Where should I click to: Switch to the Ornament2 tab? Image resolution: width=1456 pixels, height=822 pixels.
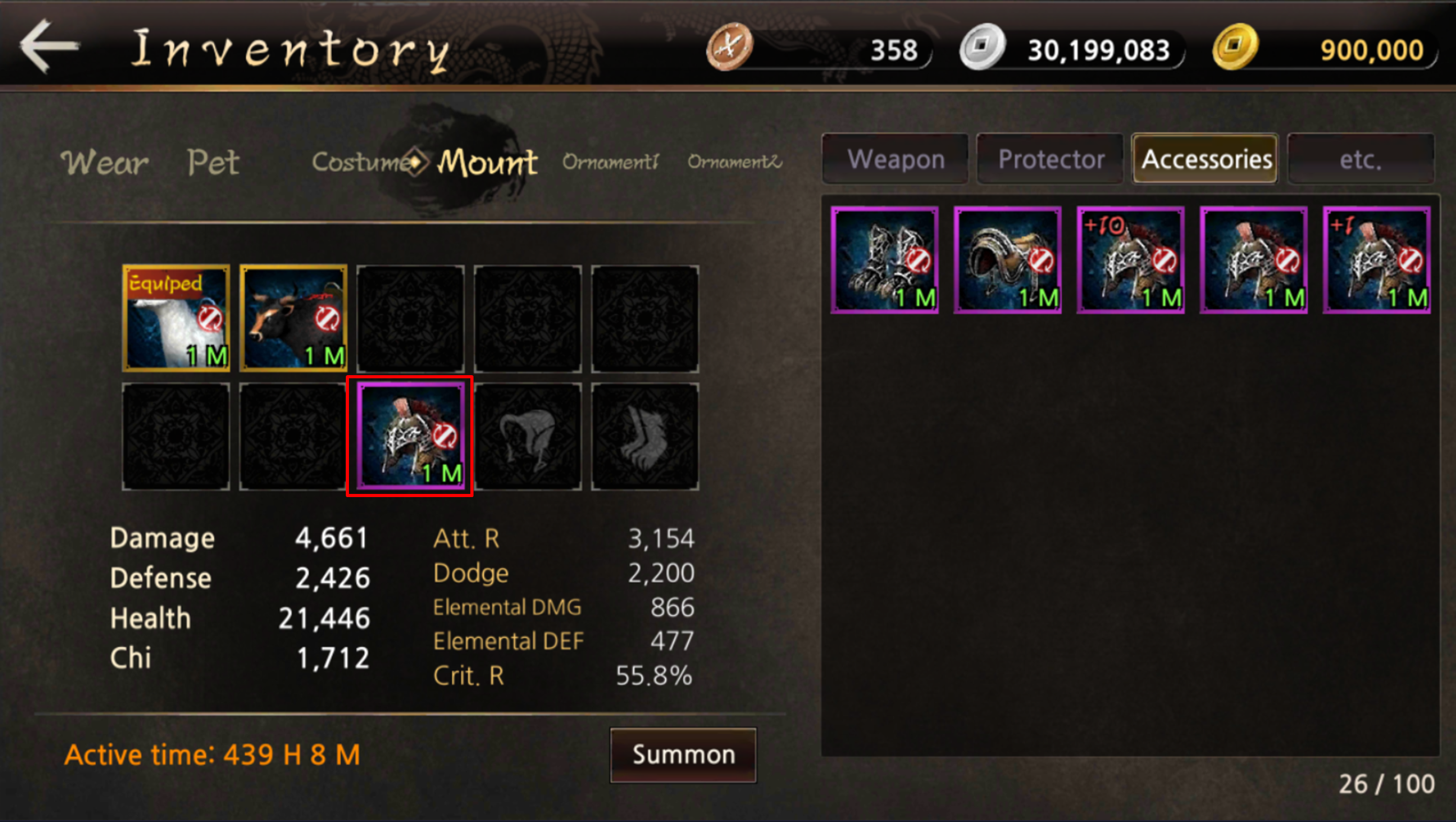[x=735, y=162]
